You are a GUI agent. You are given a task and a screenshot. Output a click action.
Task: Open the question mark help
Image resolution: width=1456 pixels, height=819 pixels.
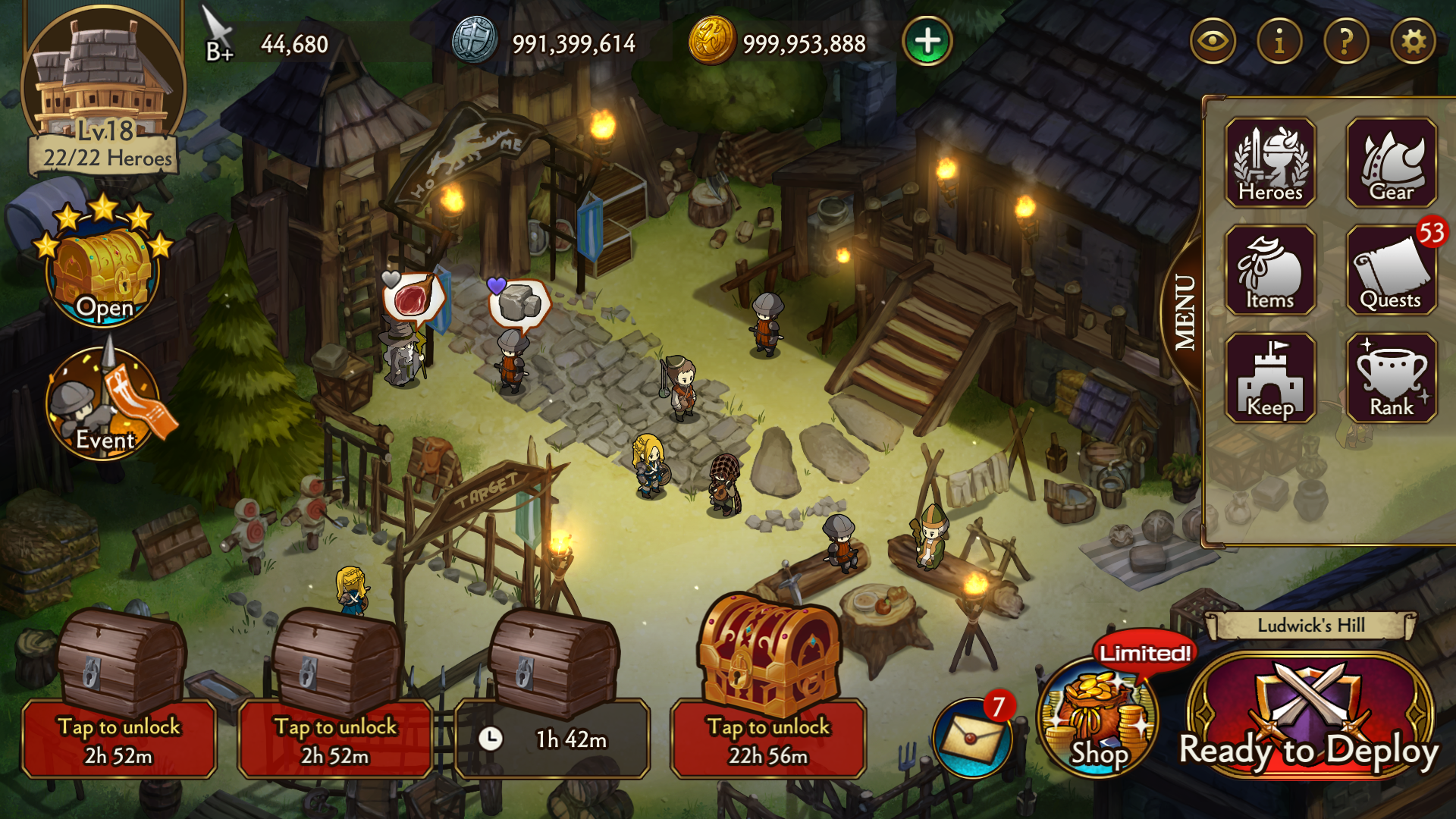click(1346, 42)
